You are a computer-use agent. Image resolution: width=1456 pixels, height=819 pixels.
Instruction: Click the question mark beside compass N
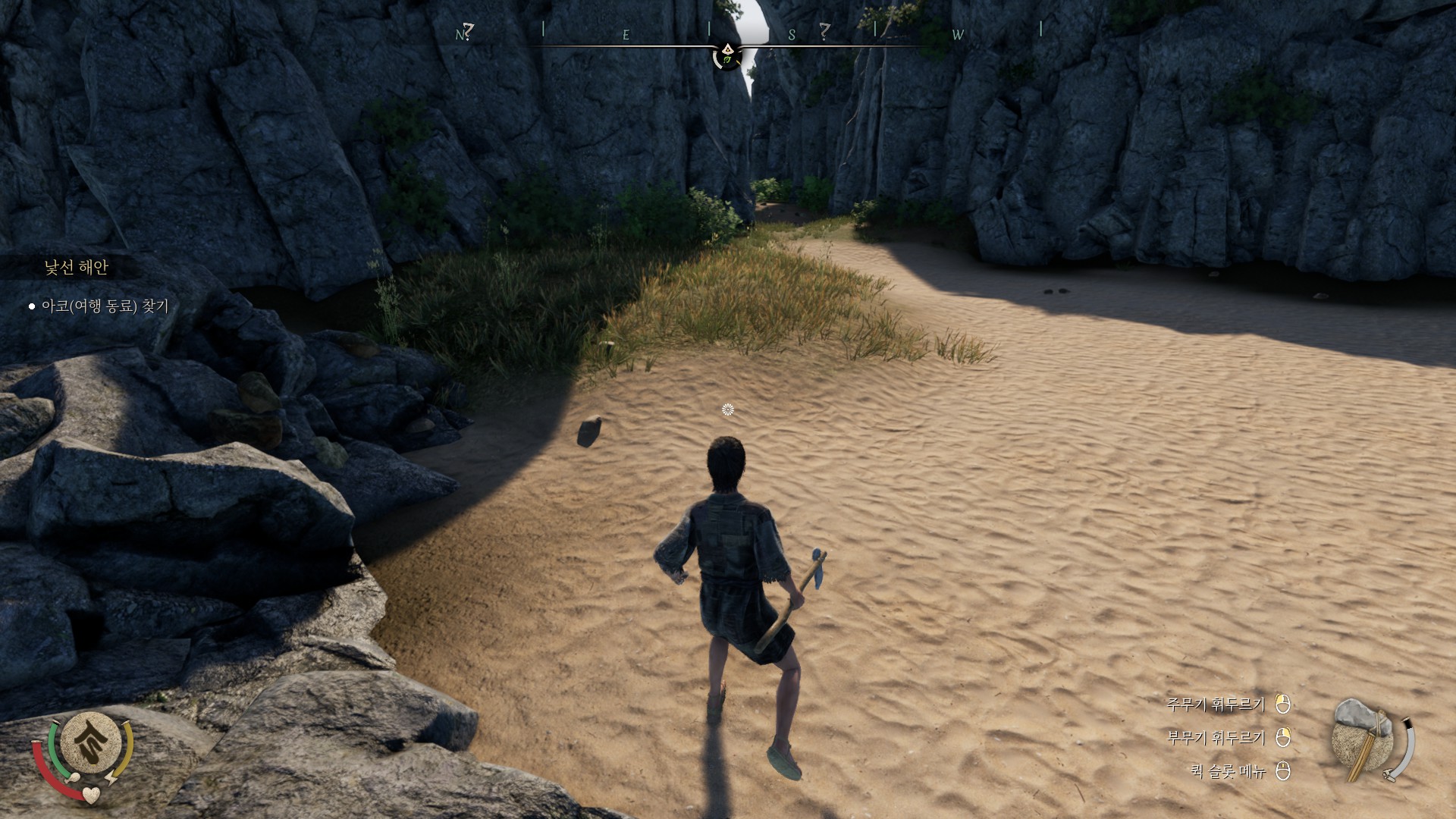click(469, 30)
